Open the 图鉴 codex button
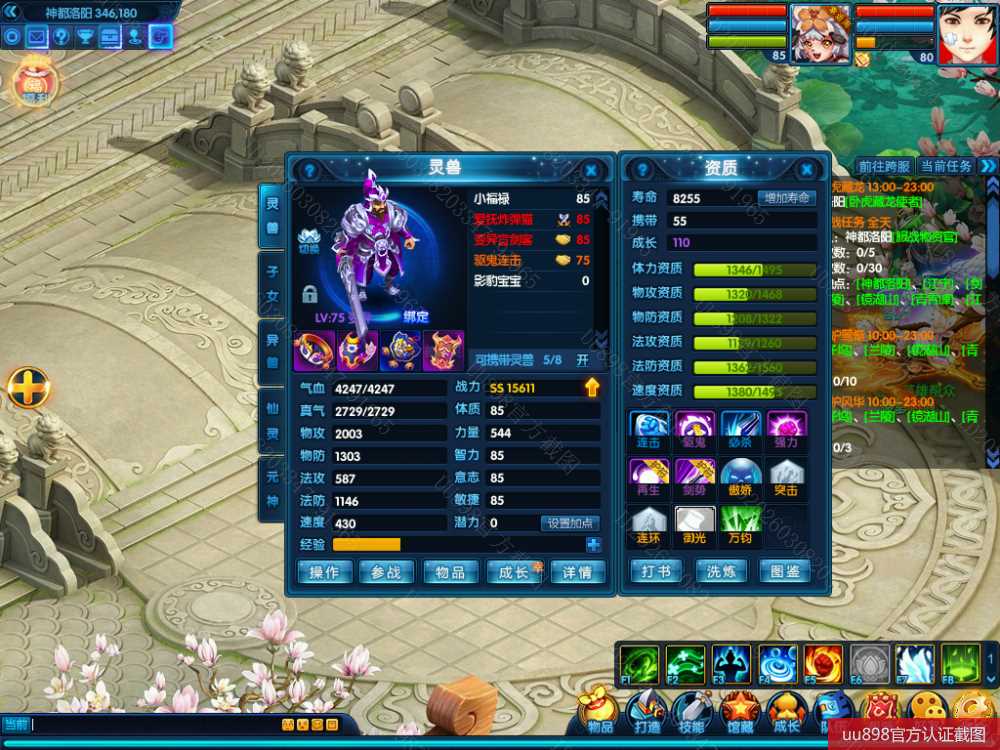Screen dimensions: 1000x750 (785, 571)
